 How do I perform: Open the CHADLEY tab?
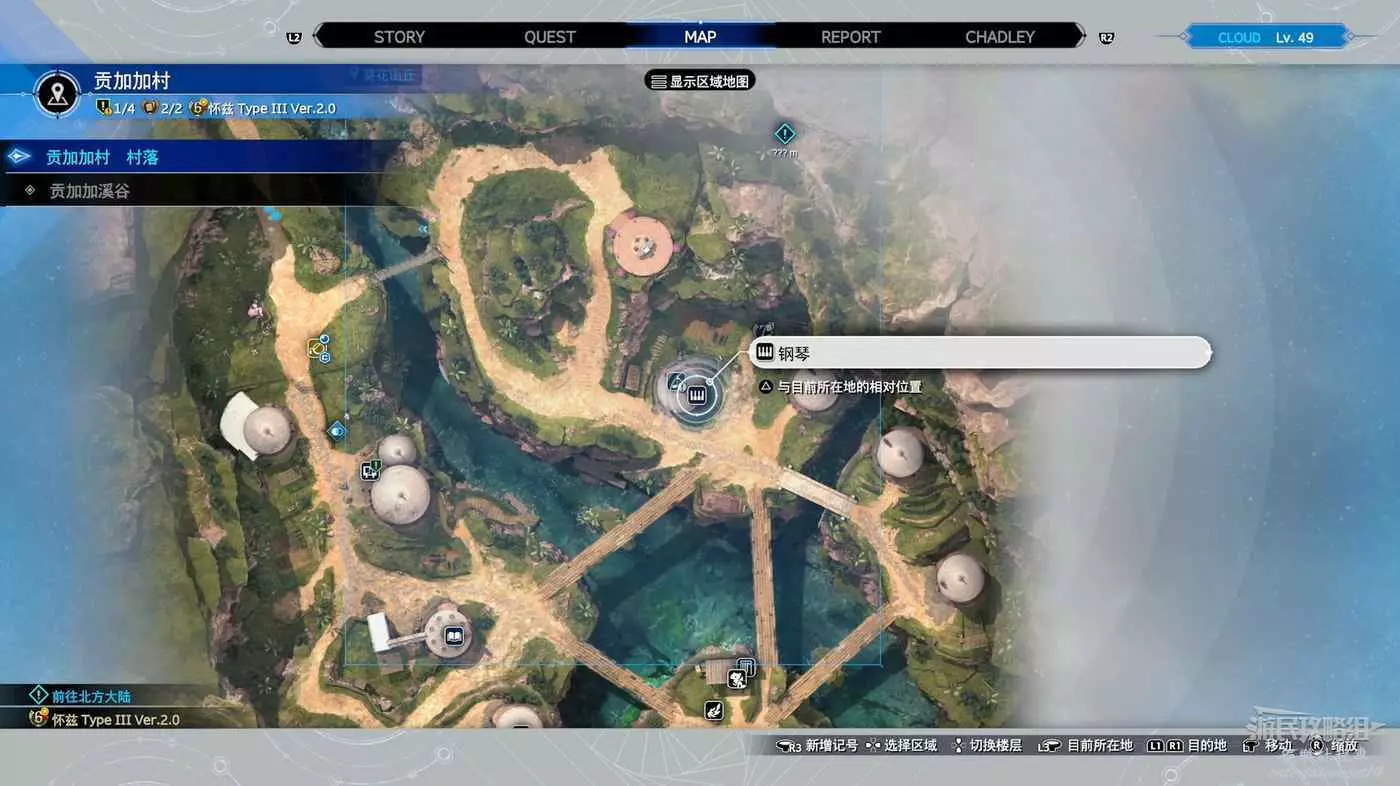[1000, 37]
